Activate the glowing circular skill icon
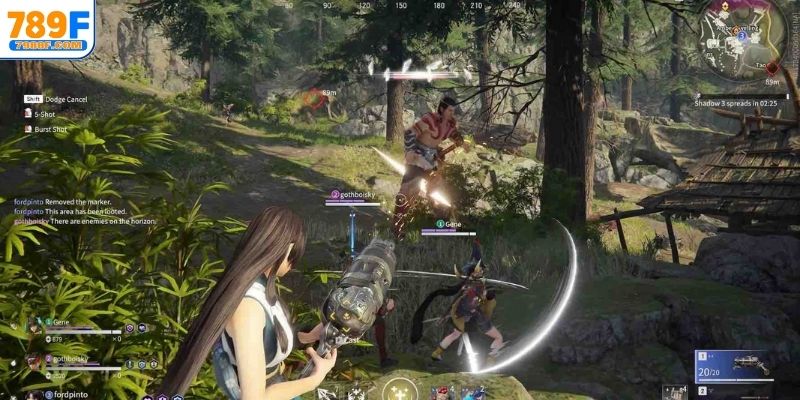The image size is (800, 400). coord(403,388)
